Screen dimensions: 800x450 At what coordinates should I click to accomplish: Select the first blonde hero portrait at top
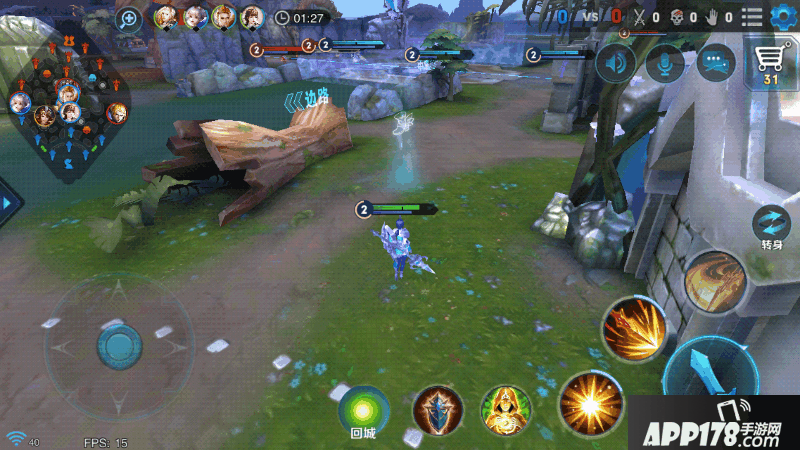pos(165,16)
